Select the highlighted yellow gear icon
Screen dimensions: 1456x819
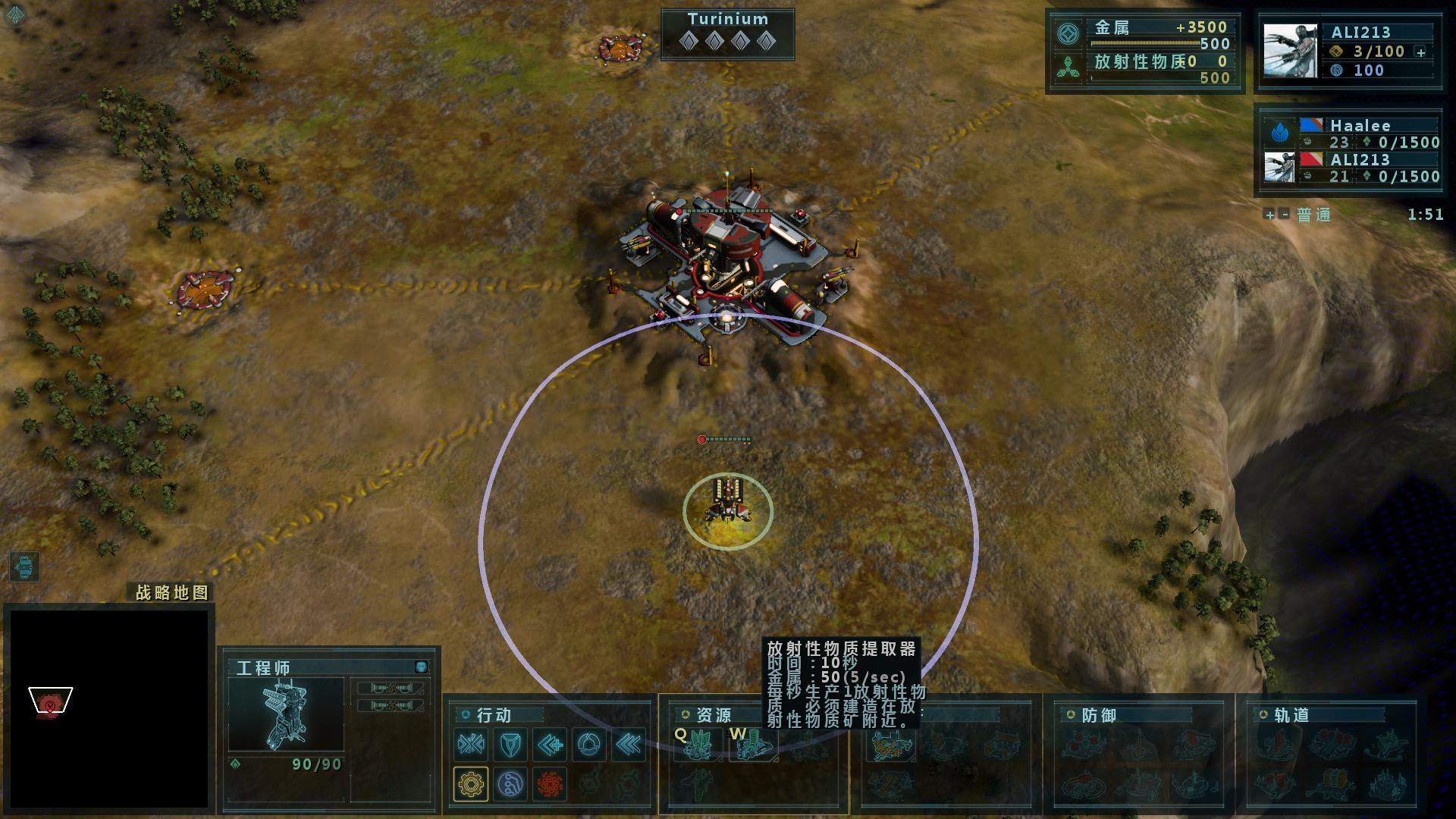coord(471,783)
